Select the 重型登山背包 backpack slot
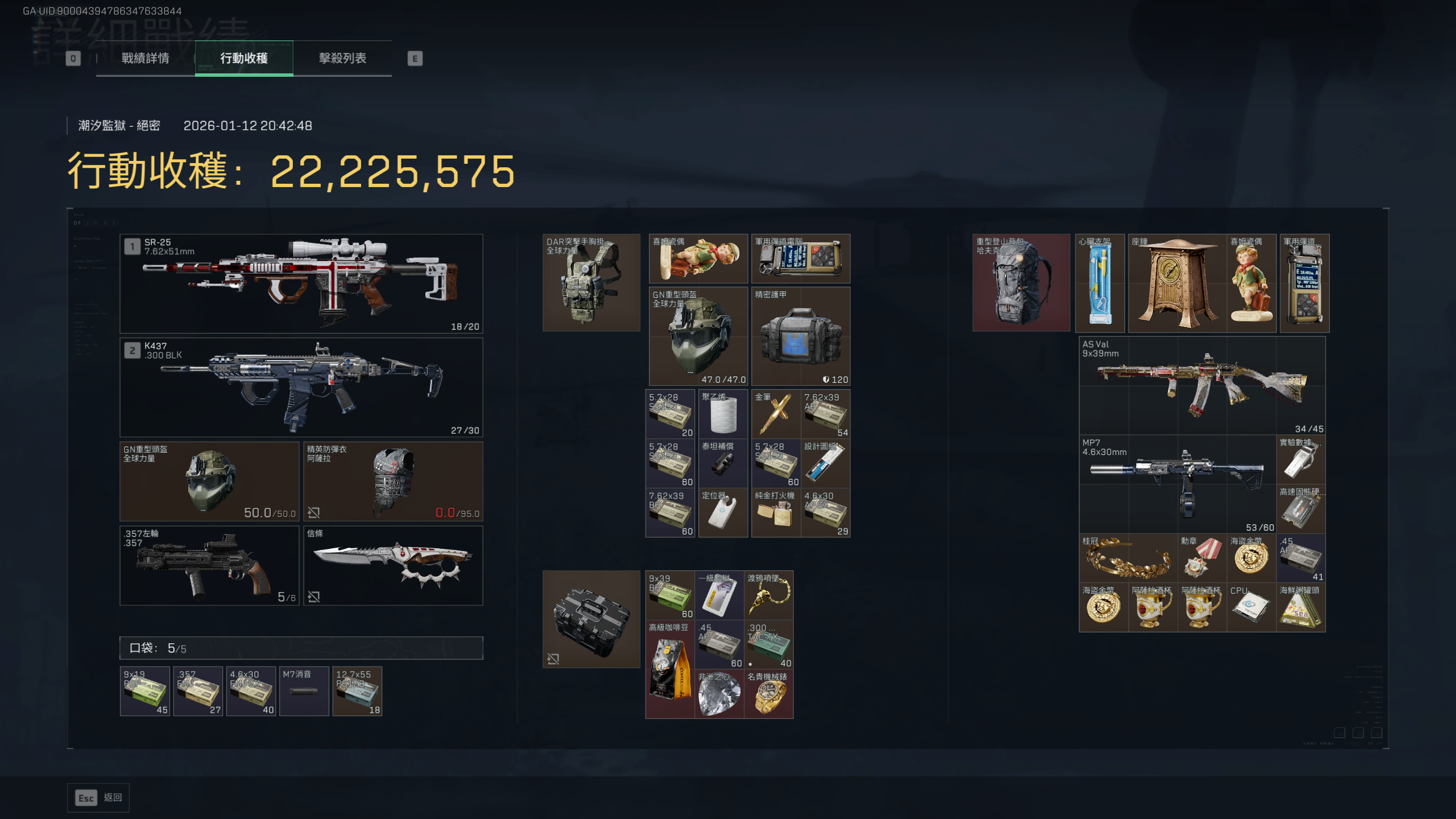The width and height of the screenshot is (1456, 819). pyautogui.click(x=1021, y=283)
